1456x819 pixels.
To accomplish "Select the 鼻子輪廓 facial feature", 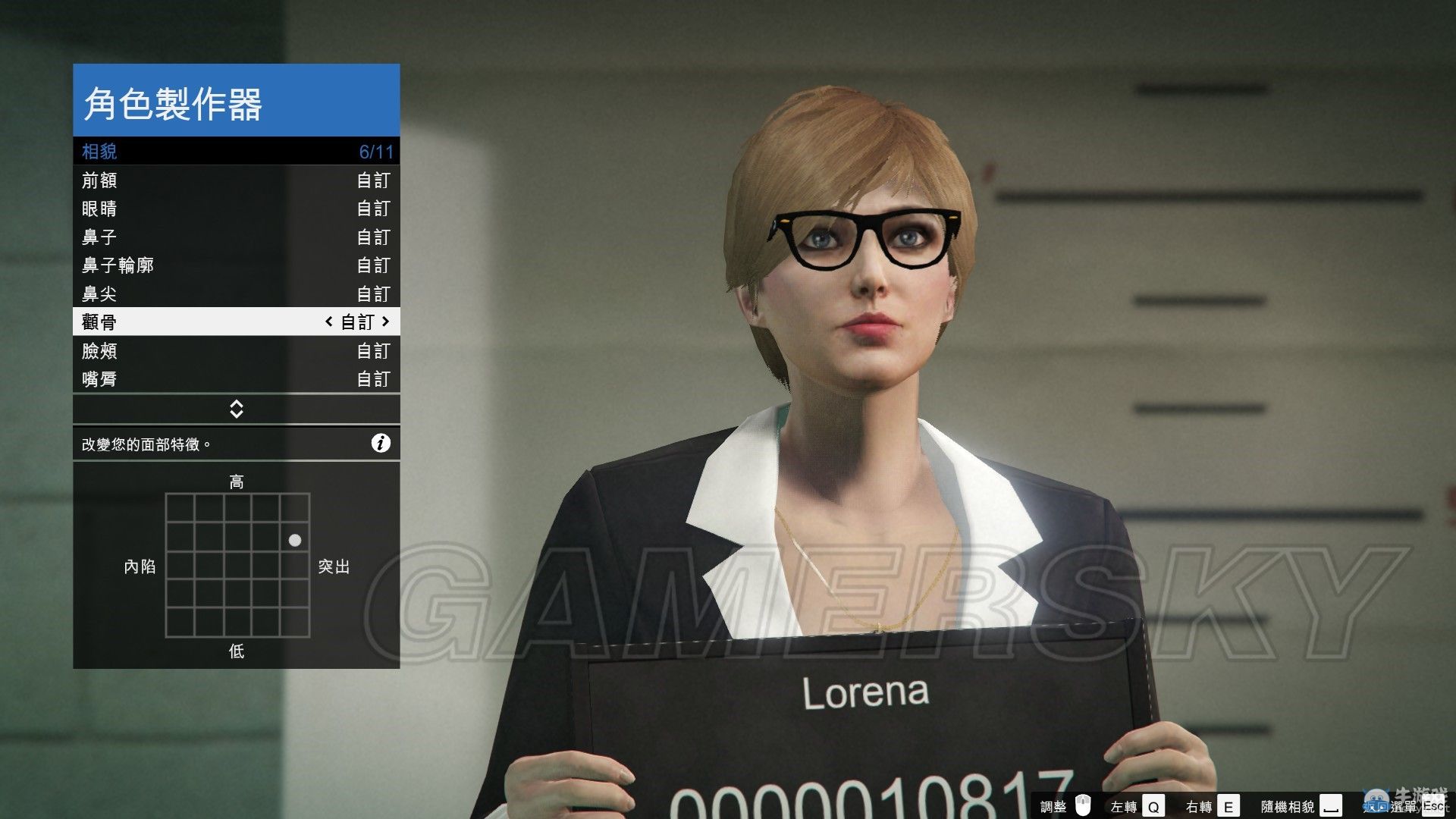I will (x=236, y=265).
